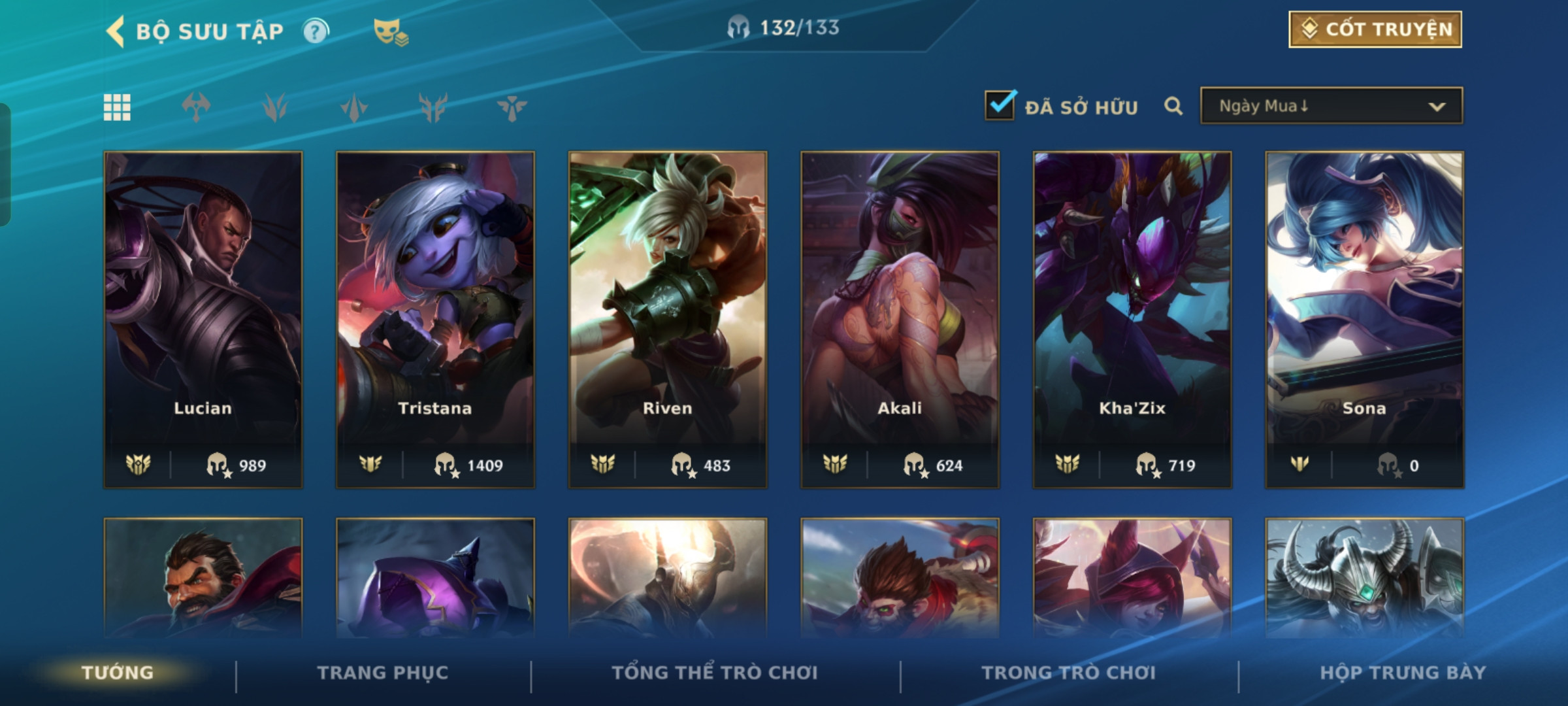Go back from Bộ Sưu Tập screen
1568x706 pixels.
(116, 31)
